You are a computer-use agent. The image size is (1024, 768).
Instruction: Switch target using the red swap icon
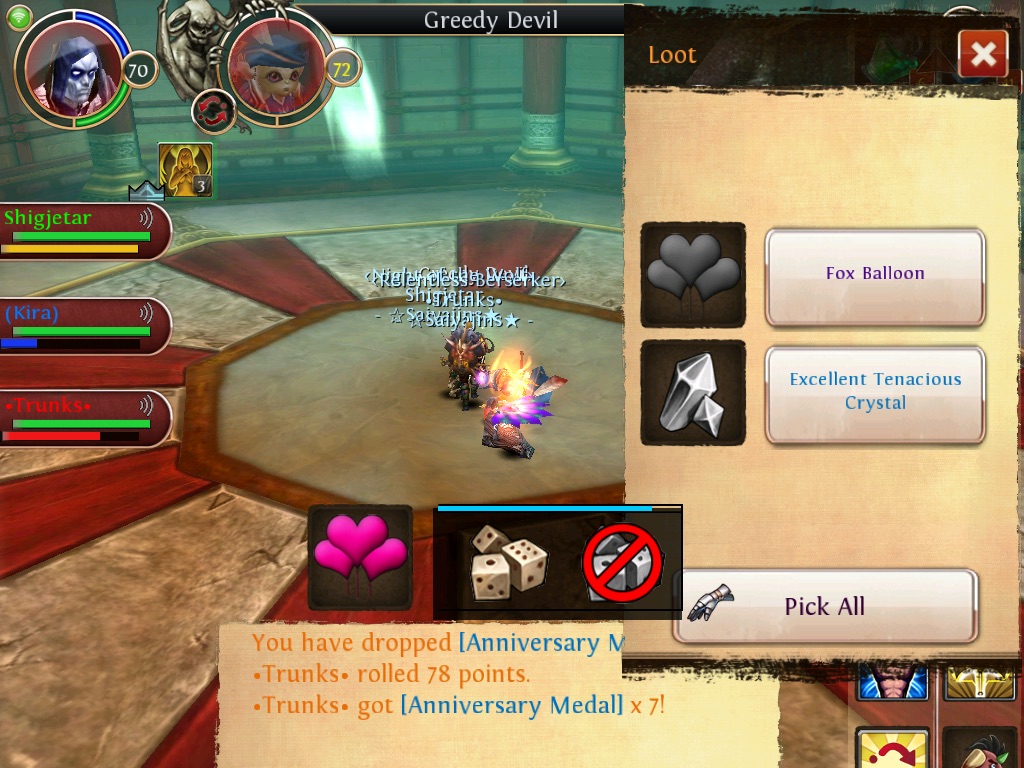tap(213, 110)
